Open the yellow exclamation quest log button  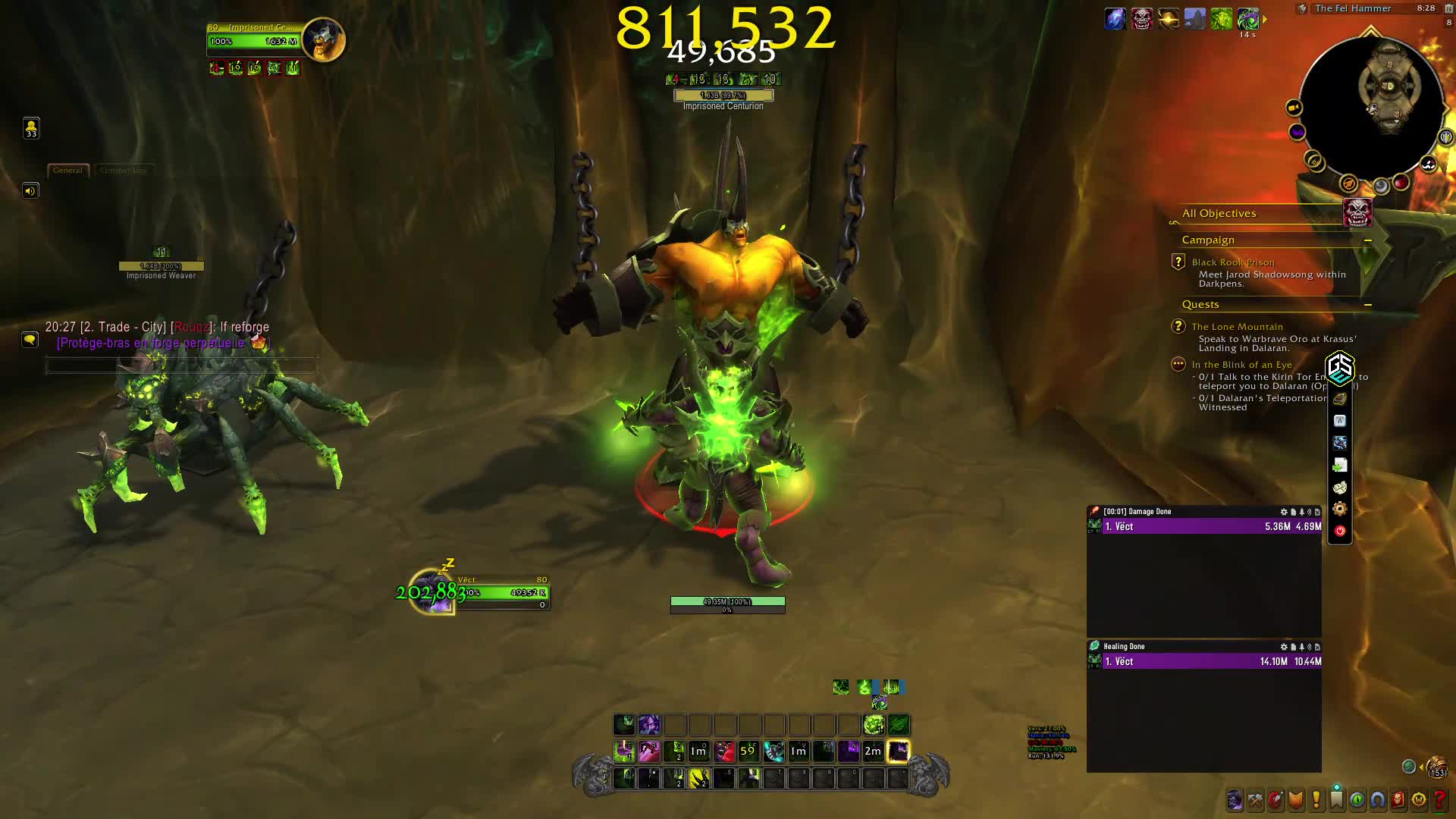click(x=1316, y=799)
